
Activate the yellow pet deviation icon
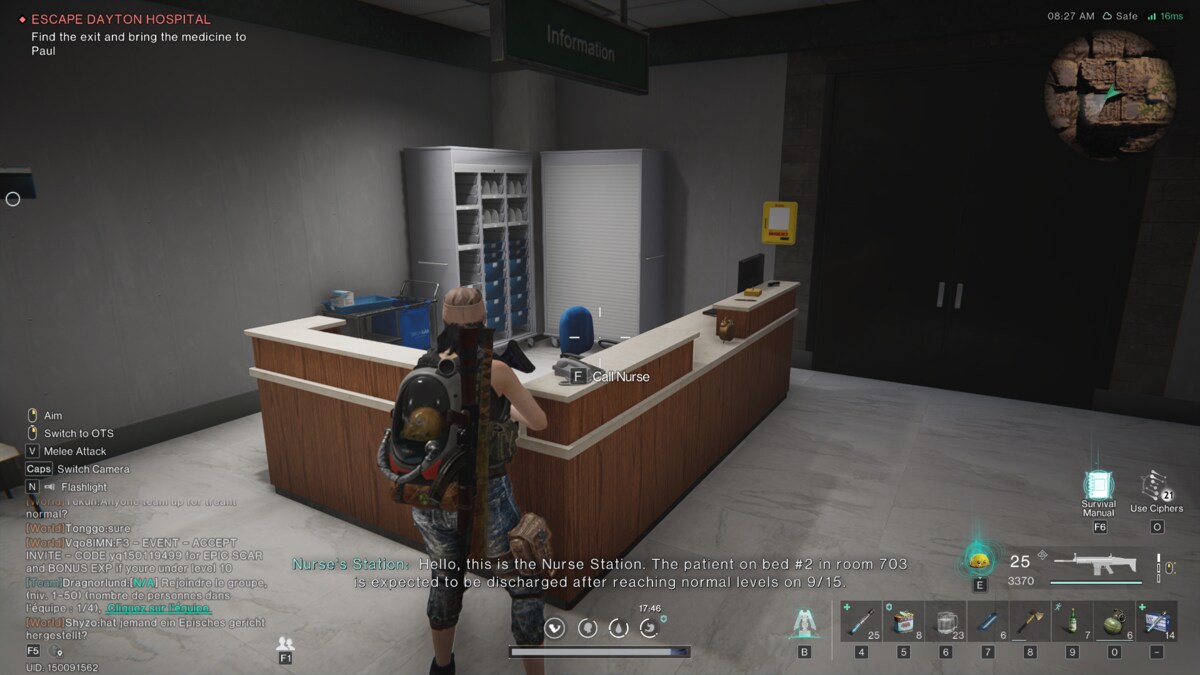point(980,559)
